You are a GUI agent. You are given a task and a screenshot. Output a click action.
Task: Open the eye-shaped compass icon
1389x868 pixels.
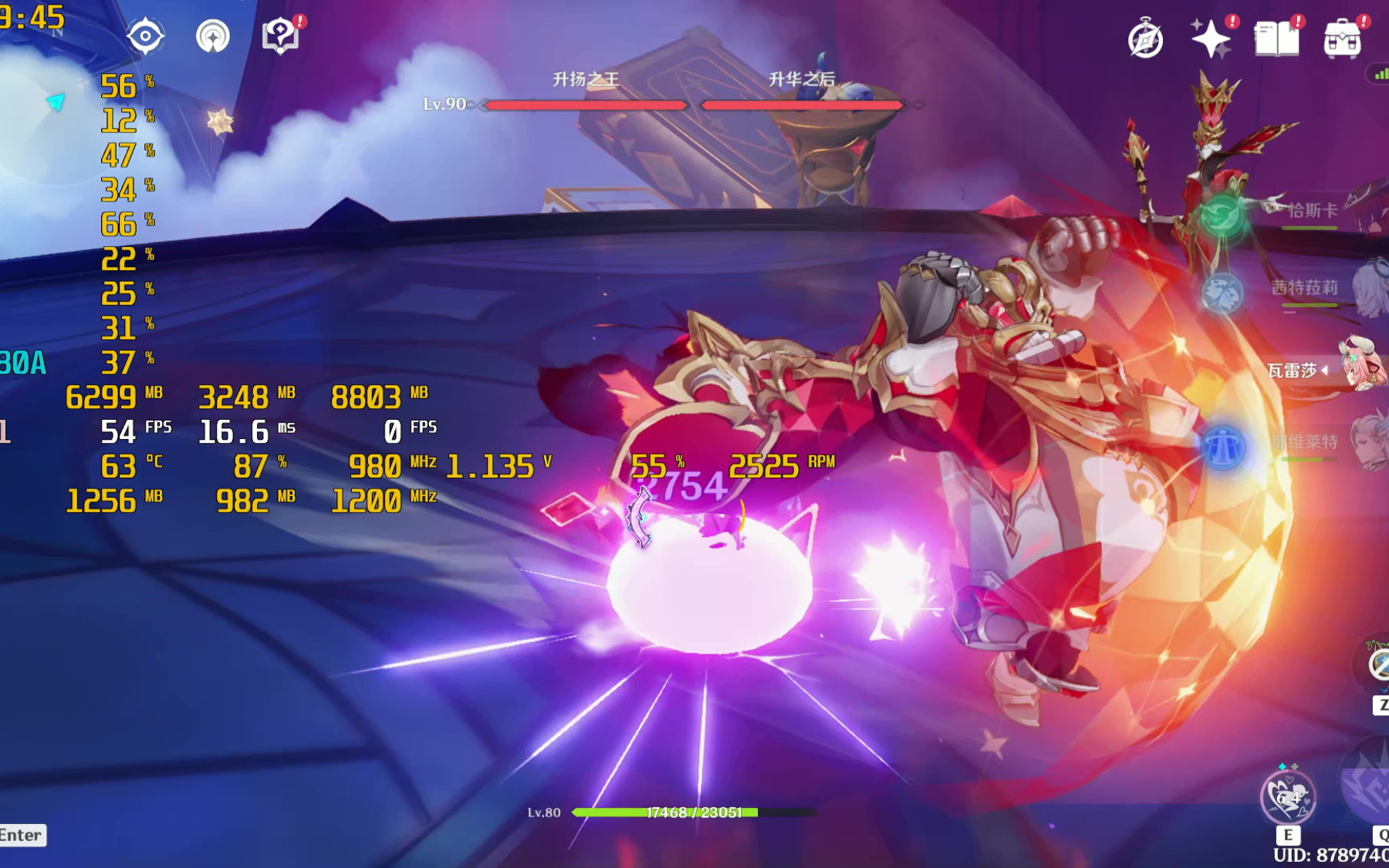(x=145, y=36)
